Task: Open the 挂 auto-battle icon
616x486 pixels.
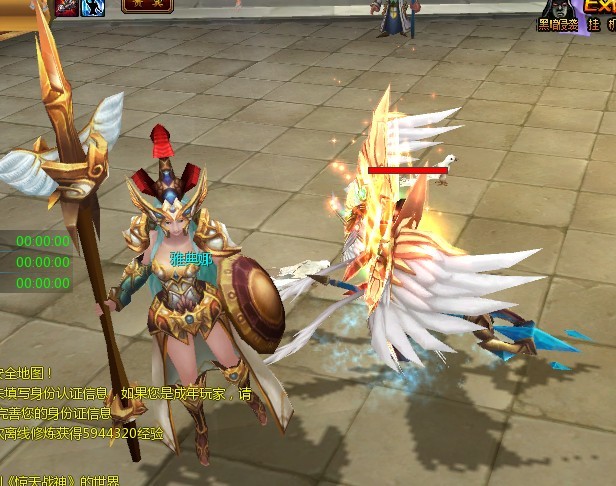Action: (594, 22)
